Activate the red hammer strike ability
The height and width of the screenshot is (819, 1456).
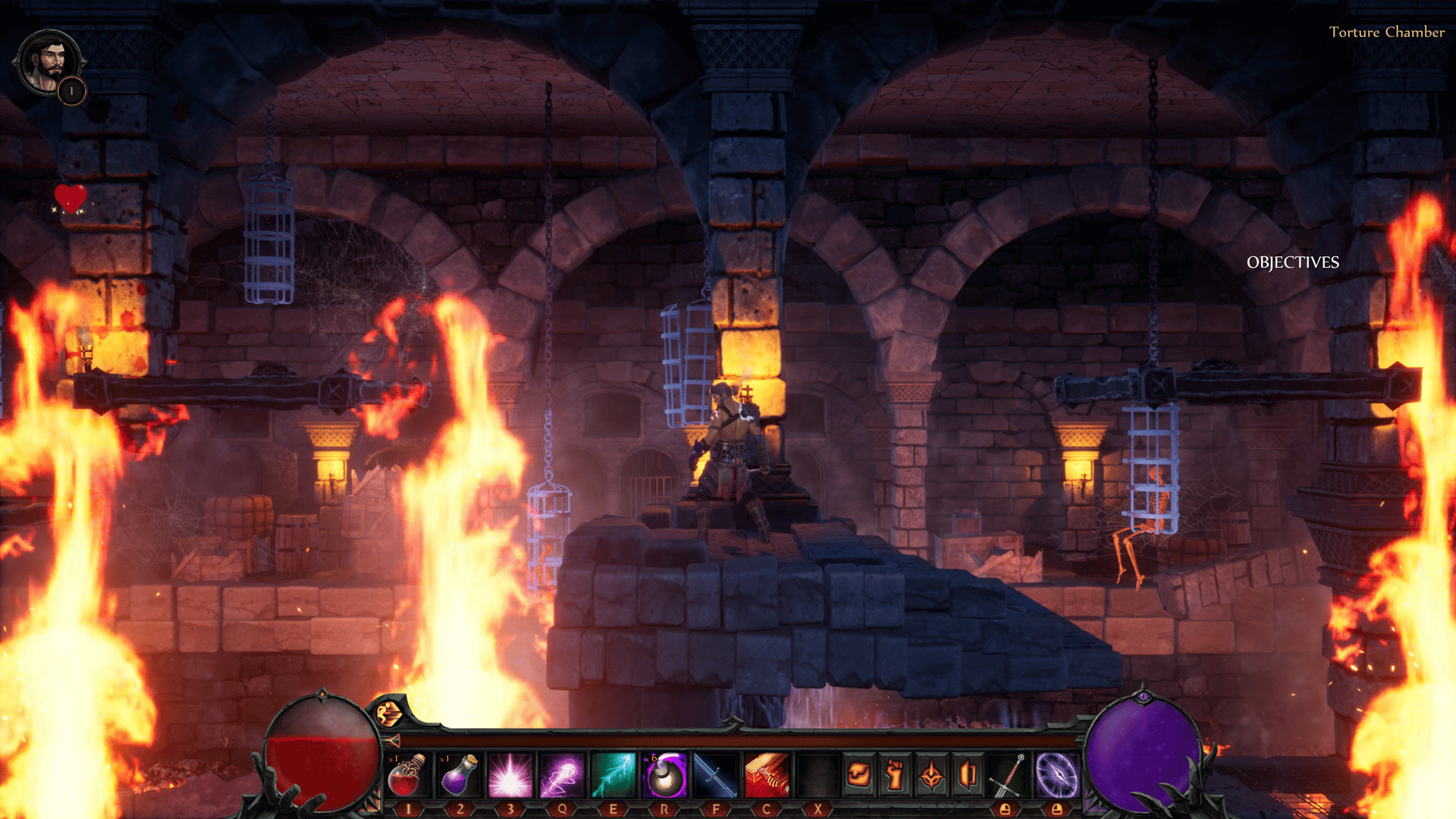point(766,775)
